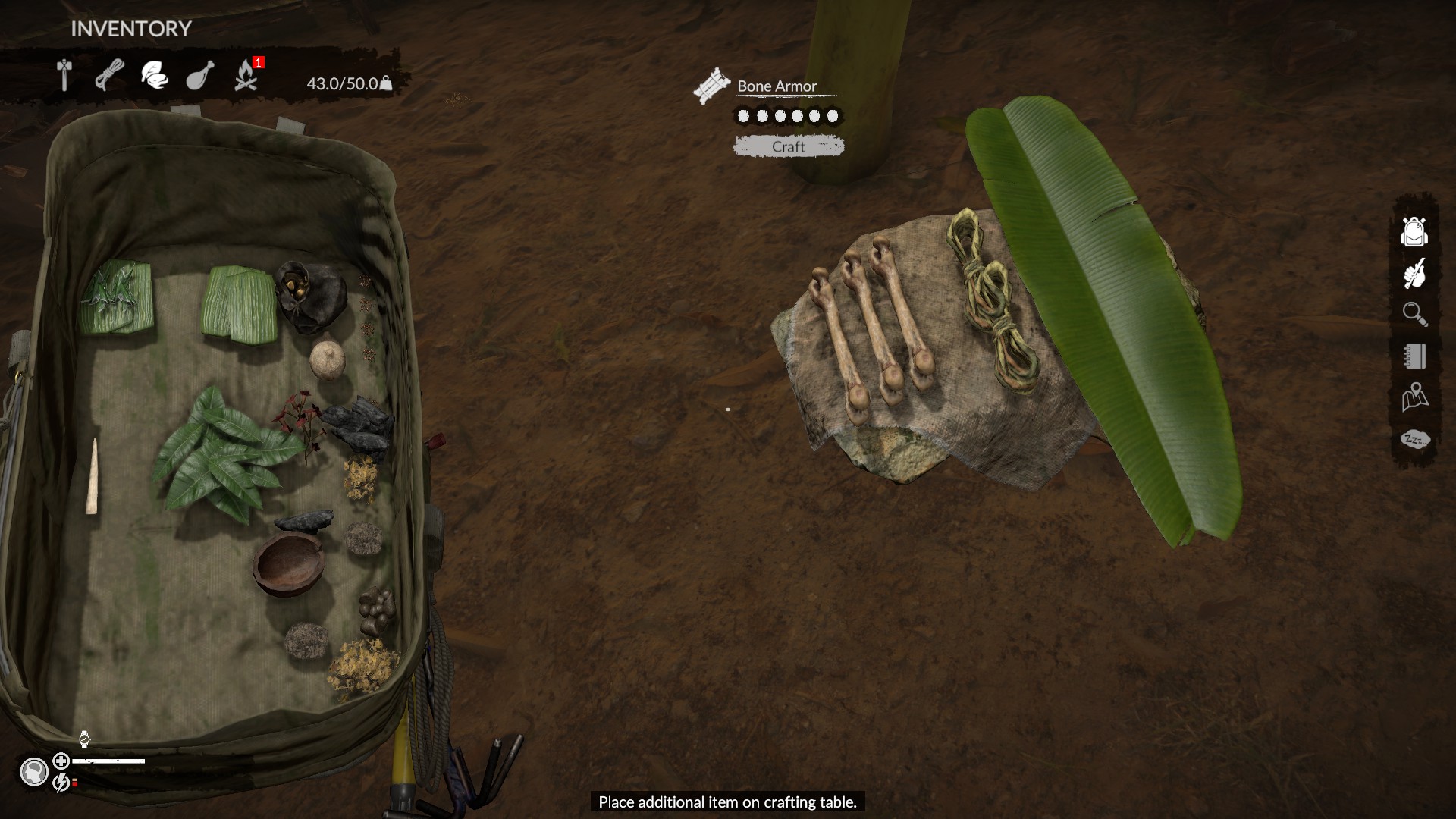Click the Craft button for Bone Armor
This screenshot has height=819, width=1456.
(789, 146)
